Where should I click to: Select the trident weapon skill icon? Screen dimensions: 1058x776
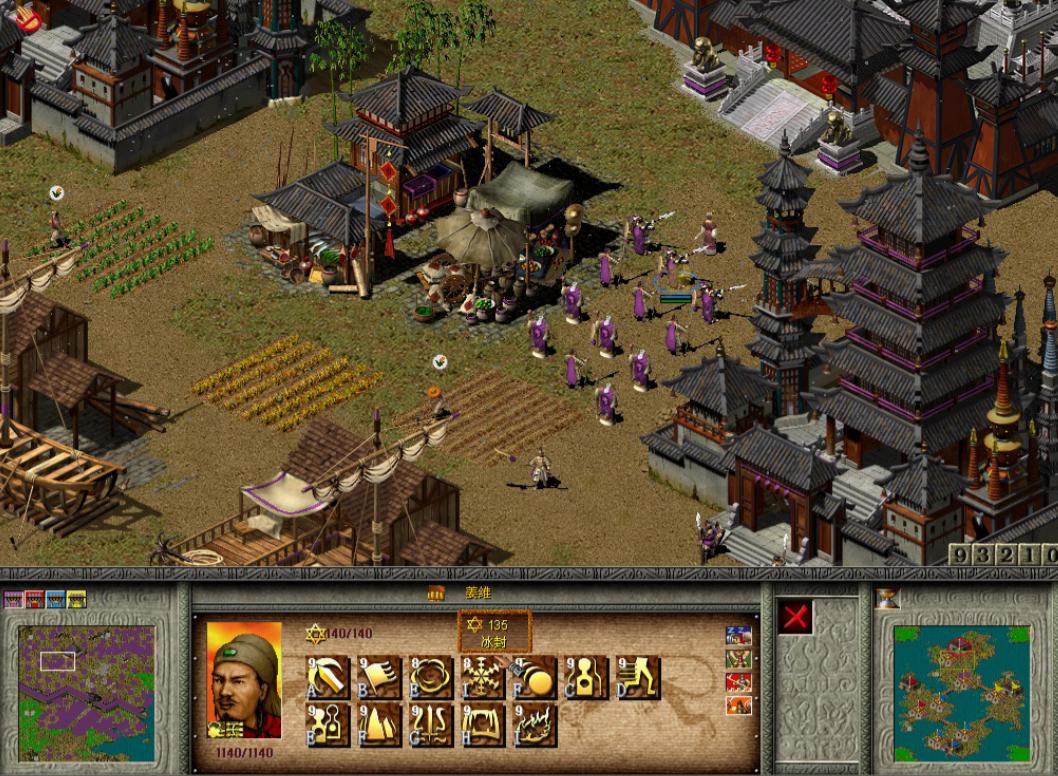point(431,725)
